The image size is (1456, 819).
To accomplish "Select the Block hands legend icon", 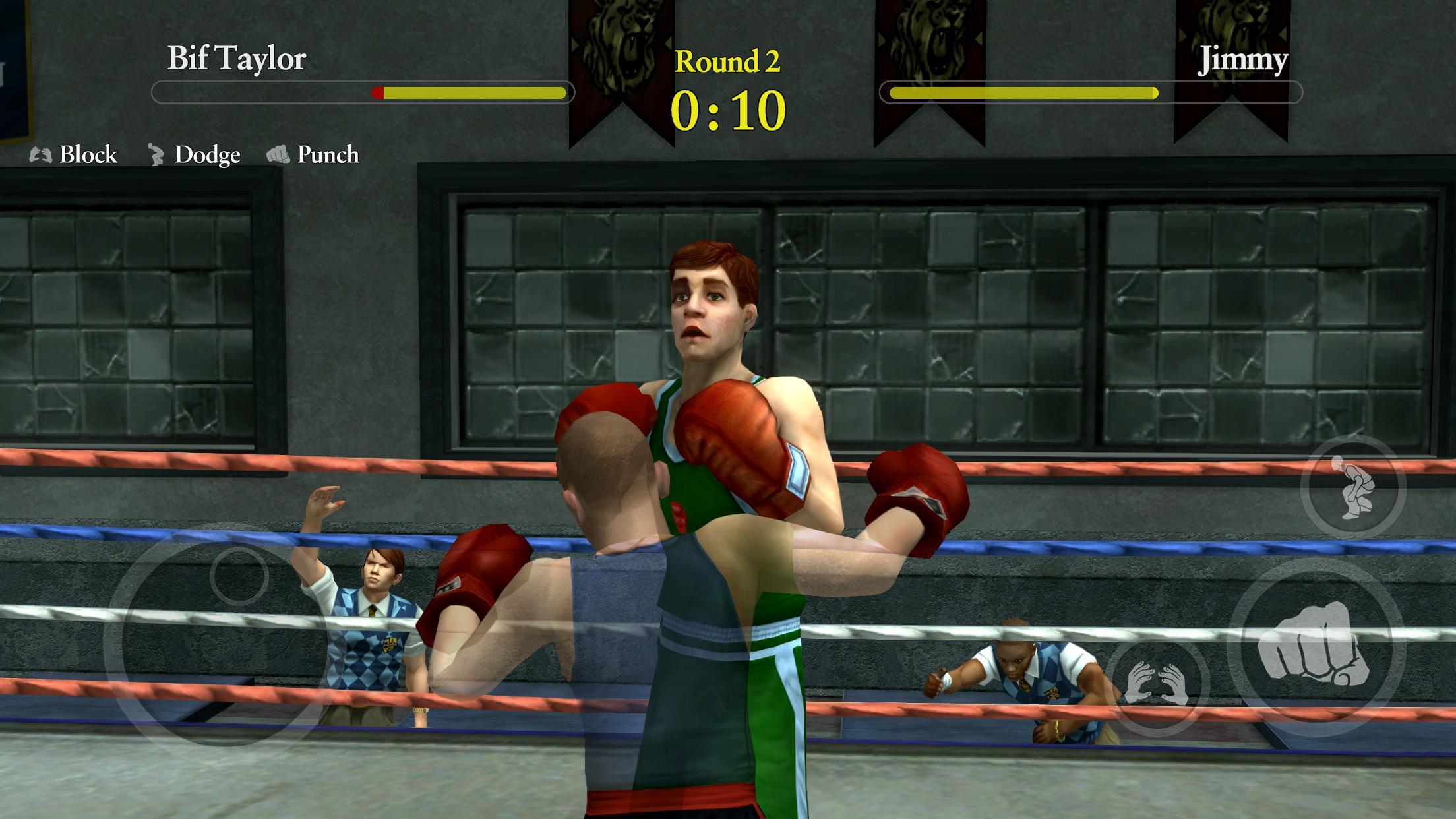I will 40,156.
